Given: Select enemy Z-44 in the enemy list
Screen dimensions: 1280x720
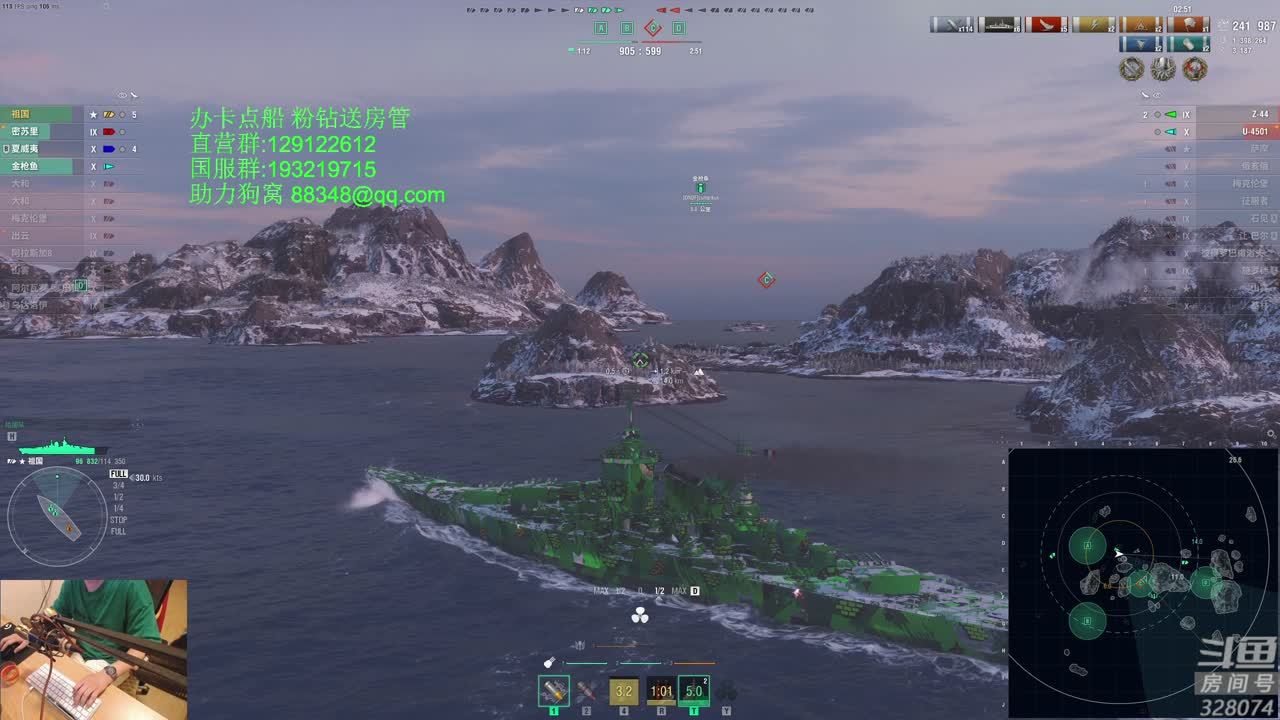Looking at the screenshot, I should [x=1240, y=114].
